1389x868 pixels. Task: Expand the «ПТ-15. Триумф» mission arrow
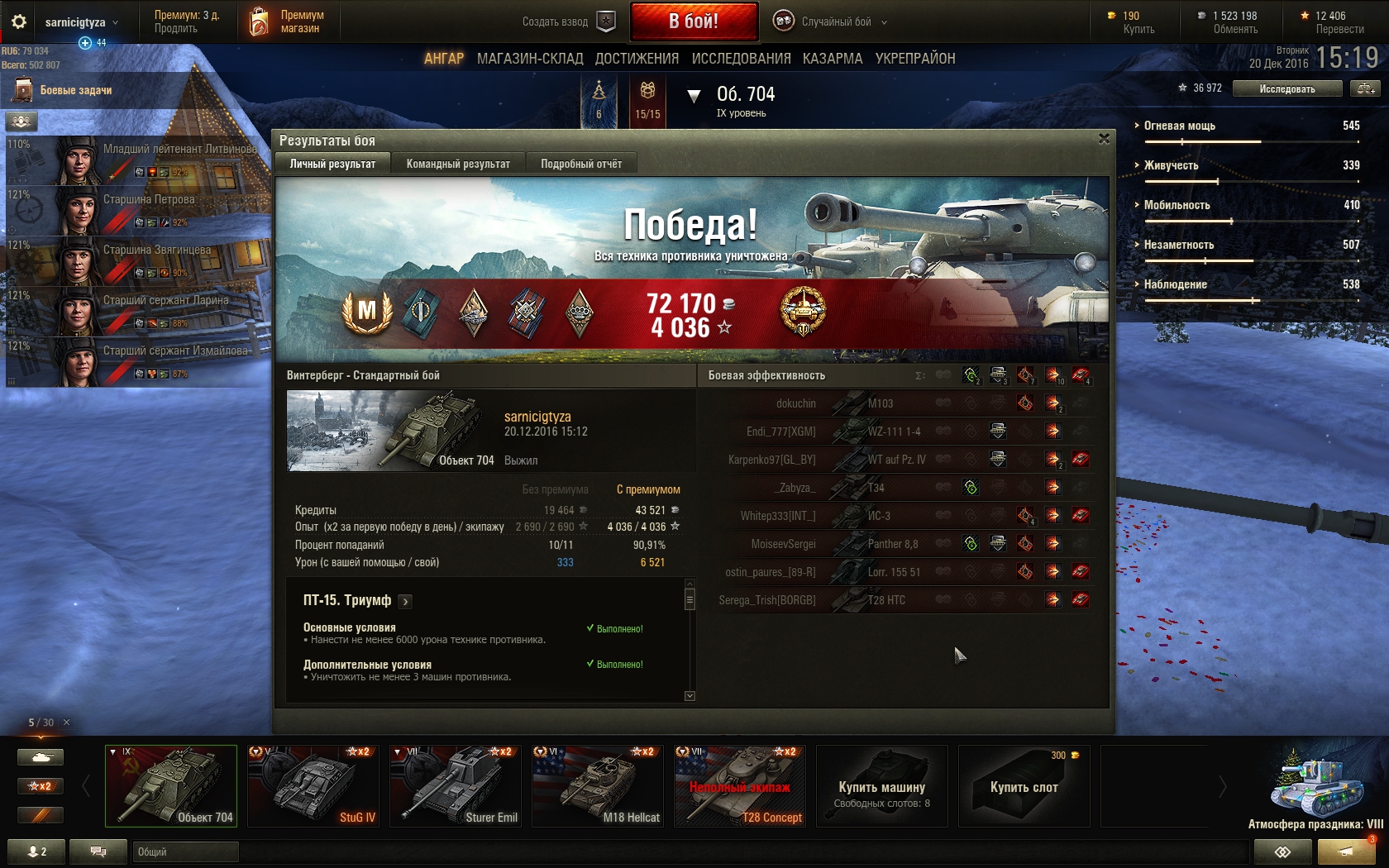[x=405, y=601]
